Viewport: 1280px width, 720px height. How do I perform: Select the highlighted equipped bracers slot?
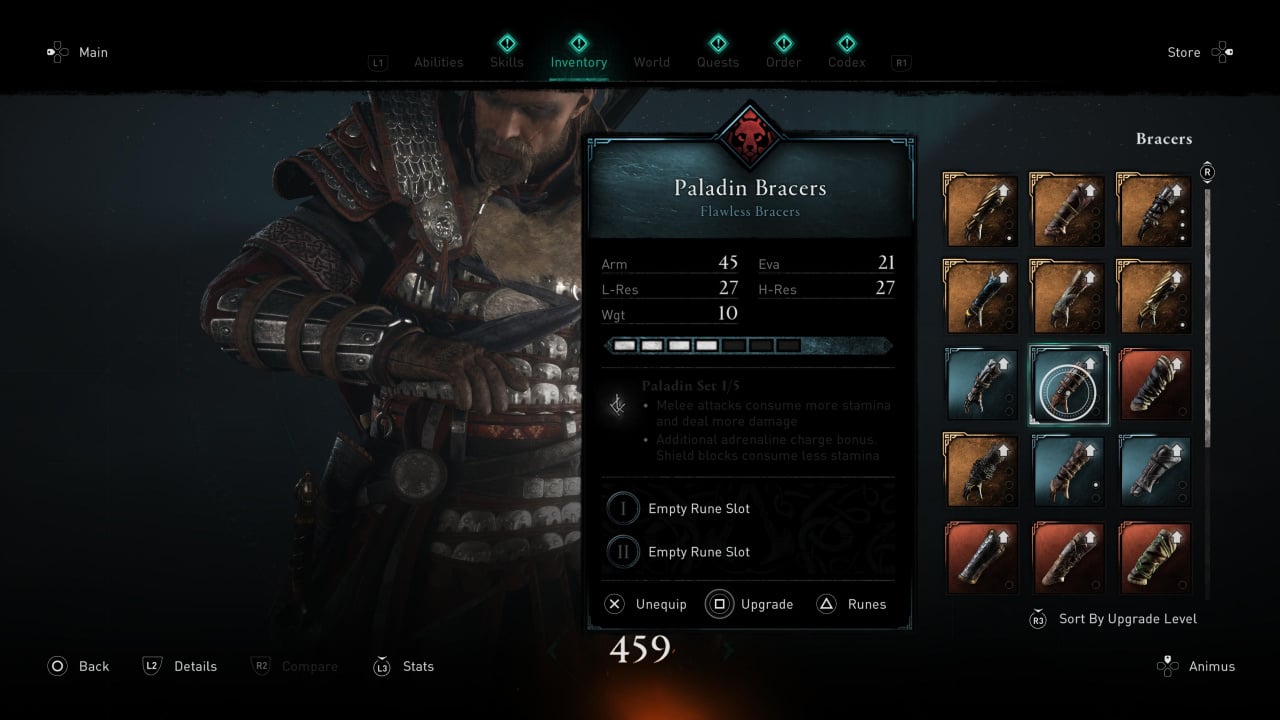[x=1069, y=385]
